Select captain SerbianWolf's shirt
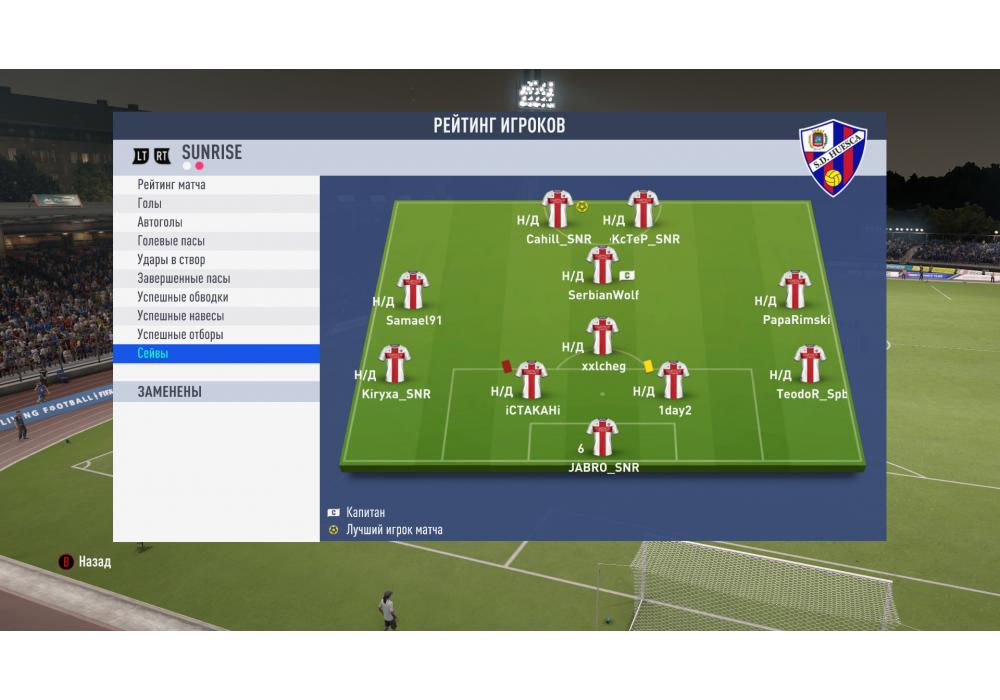 pyautogui.click(x=602, y=265)
